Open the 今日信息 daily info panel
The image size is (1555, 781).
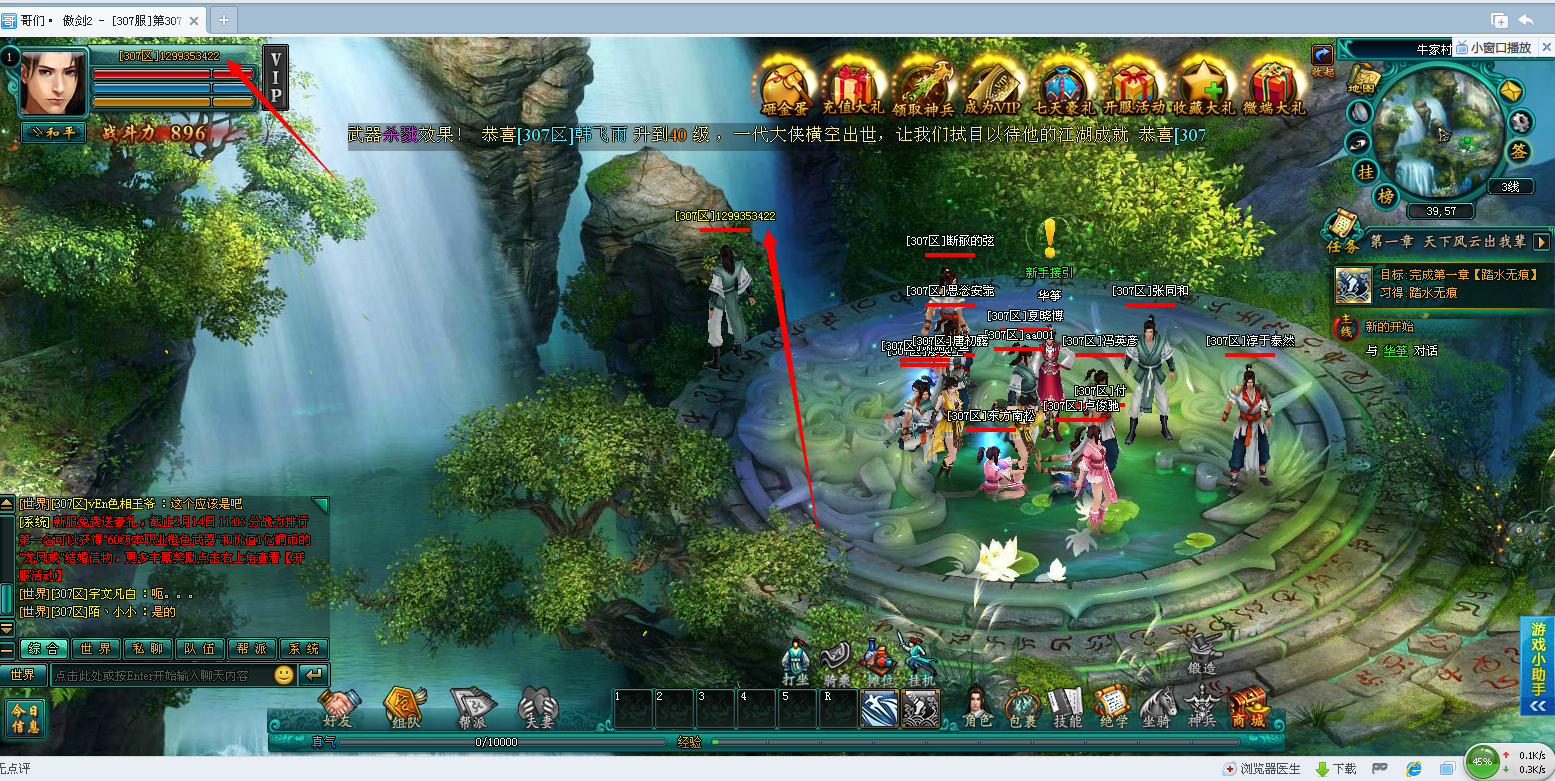point(25,717)
